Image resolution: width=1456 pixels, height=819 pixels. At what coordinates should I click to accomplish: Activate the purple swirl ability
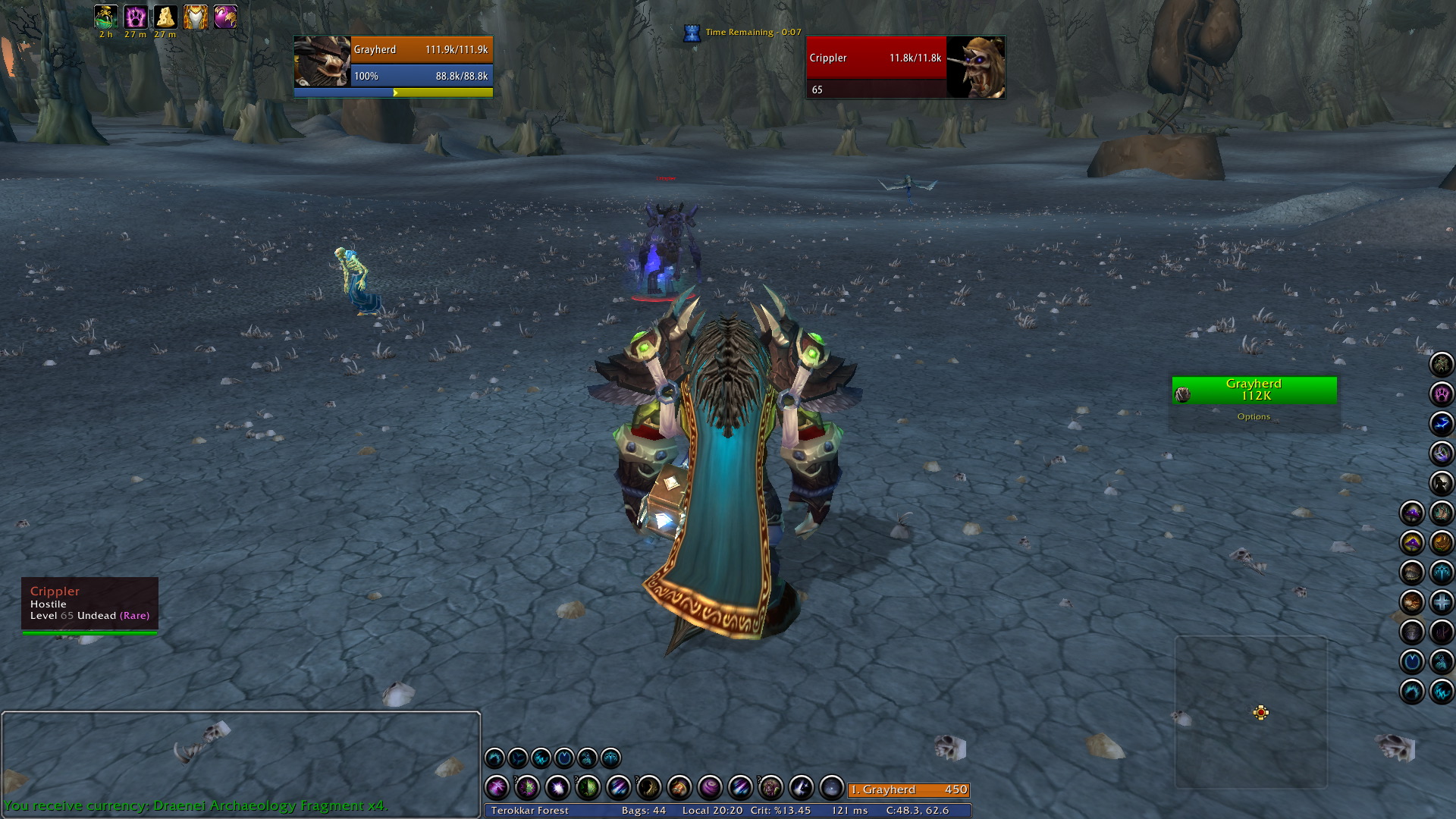click(x=710, y=788)
